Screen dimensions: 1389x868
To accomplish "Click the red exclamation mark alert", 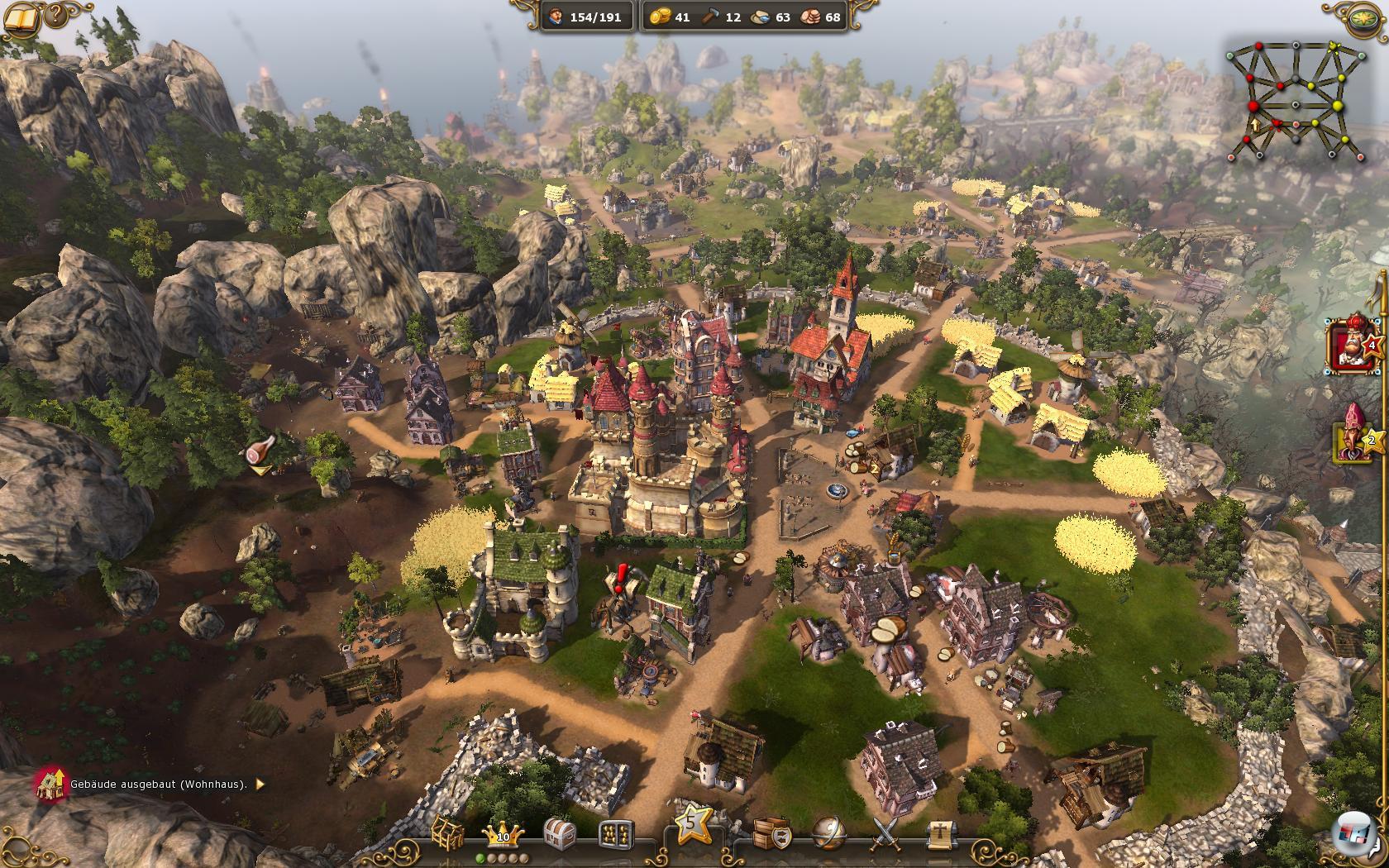I will click(622, 574).
